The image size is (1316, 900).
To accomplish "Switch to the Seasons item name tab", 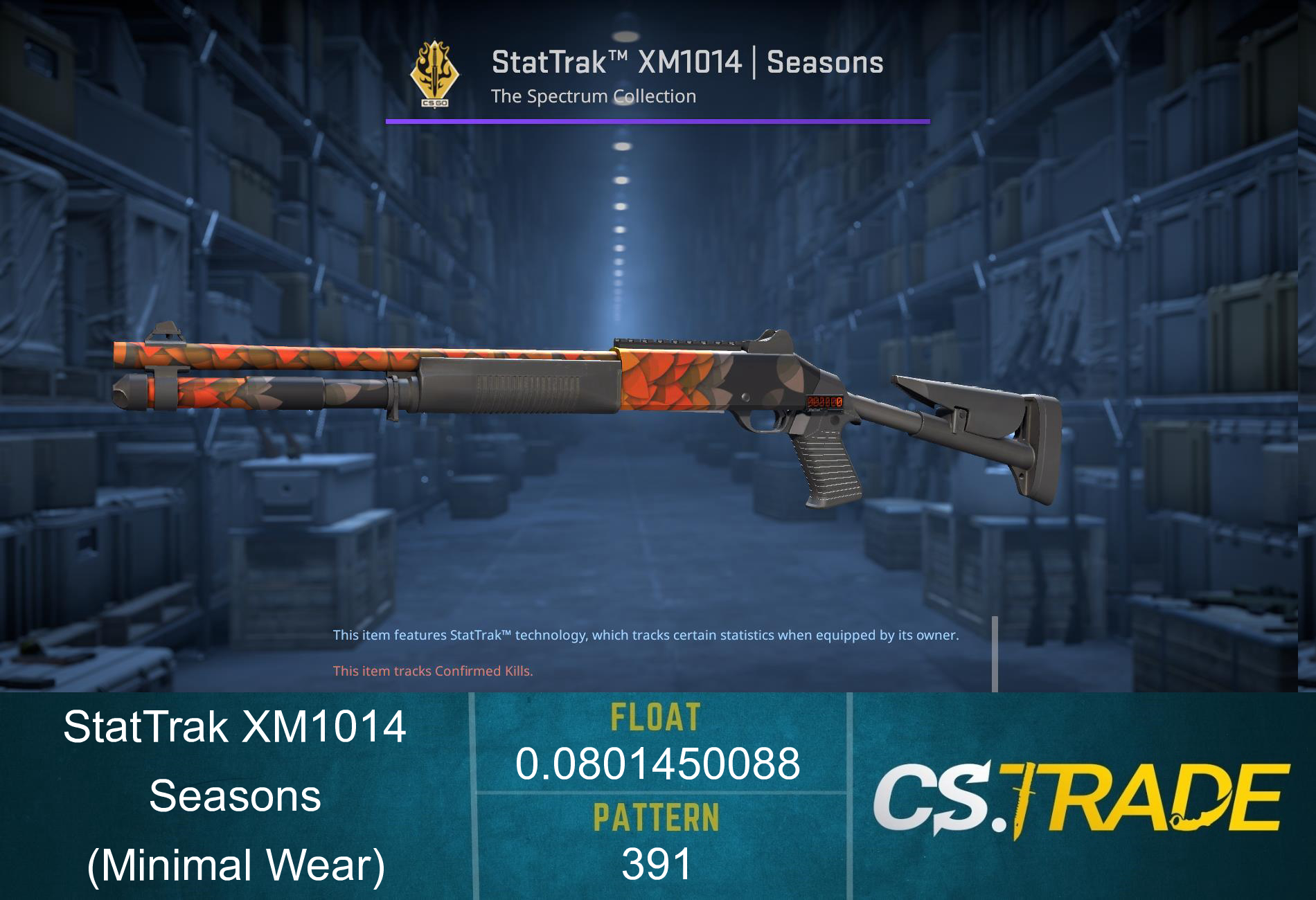I will pos(235,796).
